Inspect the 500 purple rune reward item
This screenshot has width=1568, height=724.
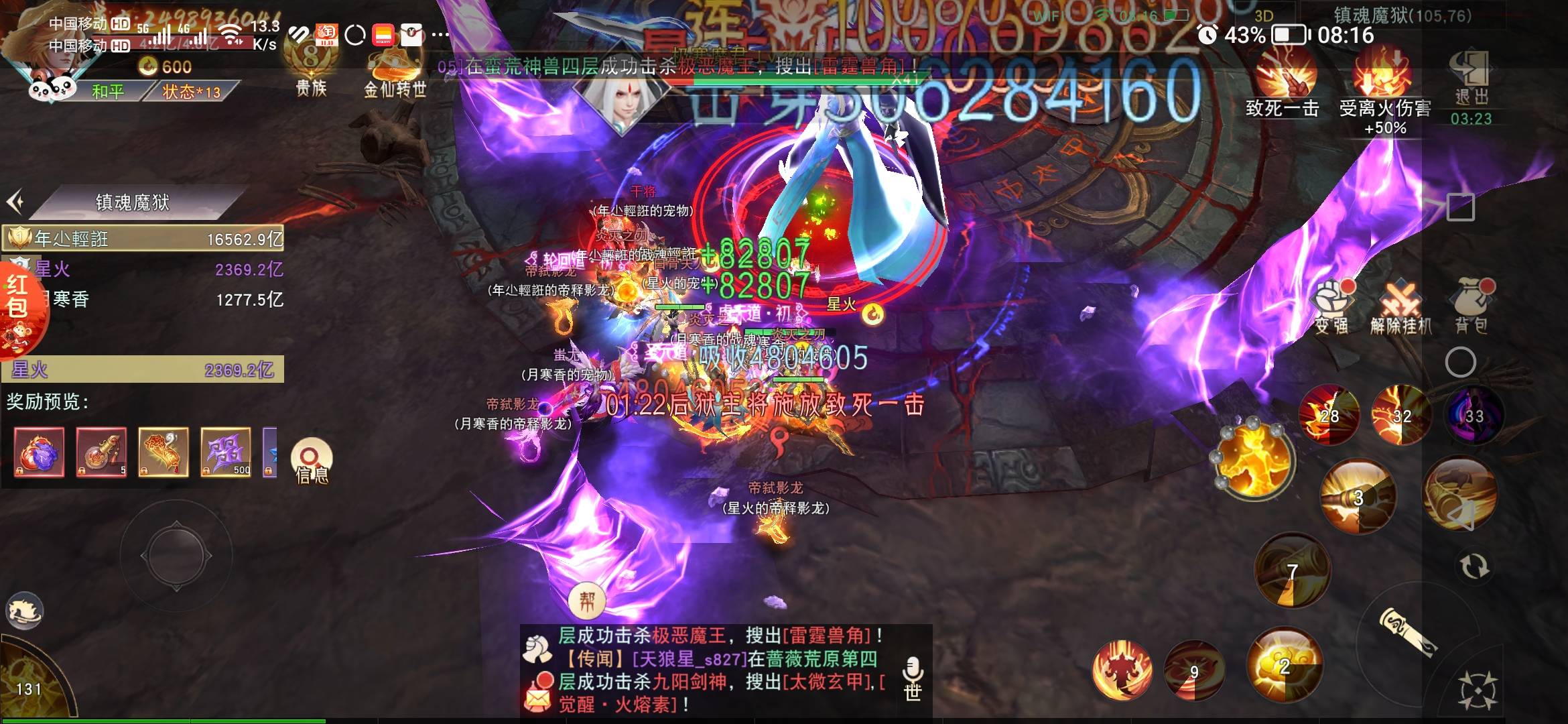pos(226,452)
